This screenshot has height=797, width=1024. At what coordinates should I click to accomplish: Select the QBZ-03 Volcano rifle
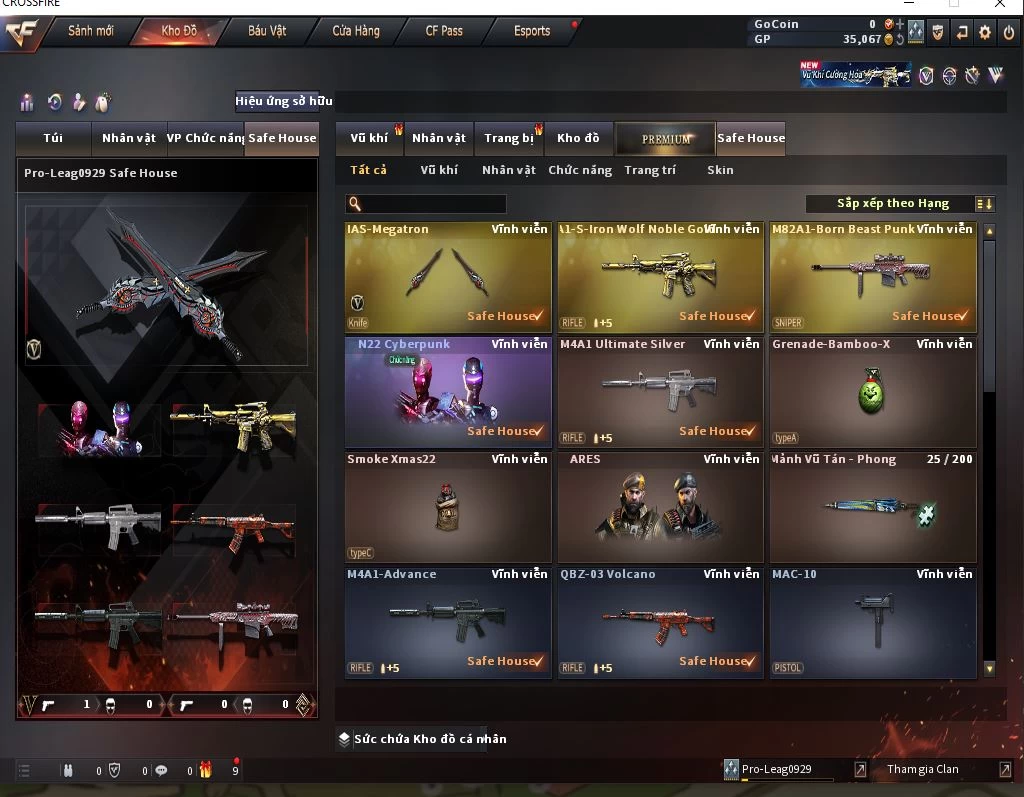(660, 622)
